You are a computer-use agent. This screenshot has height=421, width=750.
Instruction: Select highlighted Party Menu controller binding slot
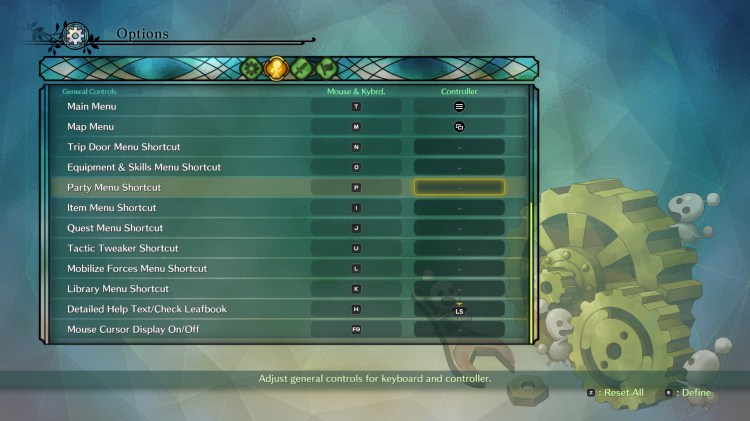click(459, 187)
